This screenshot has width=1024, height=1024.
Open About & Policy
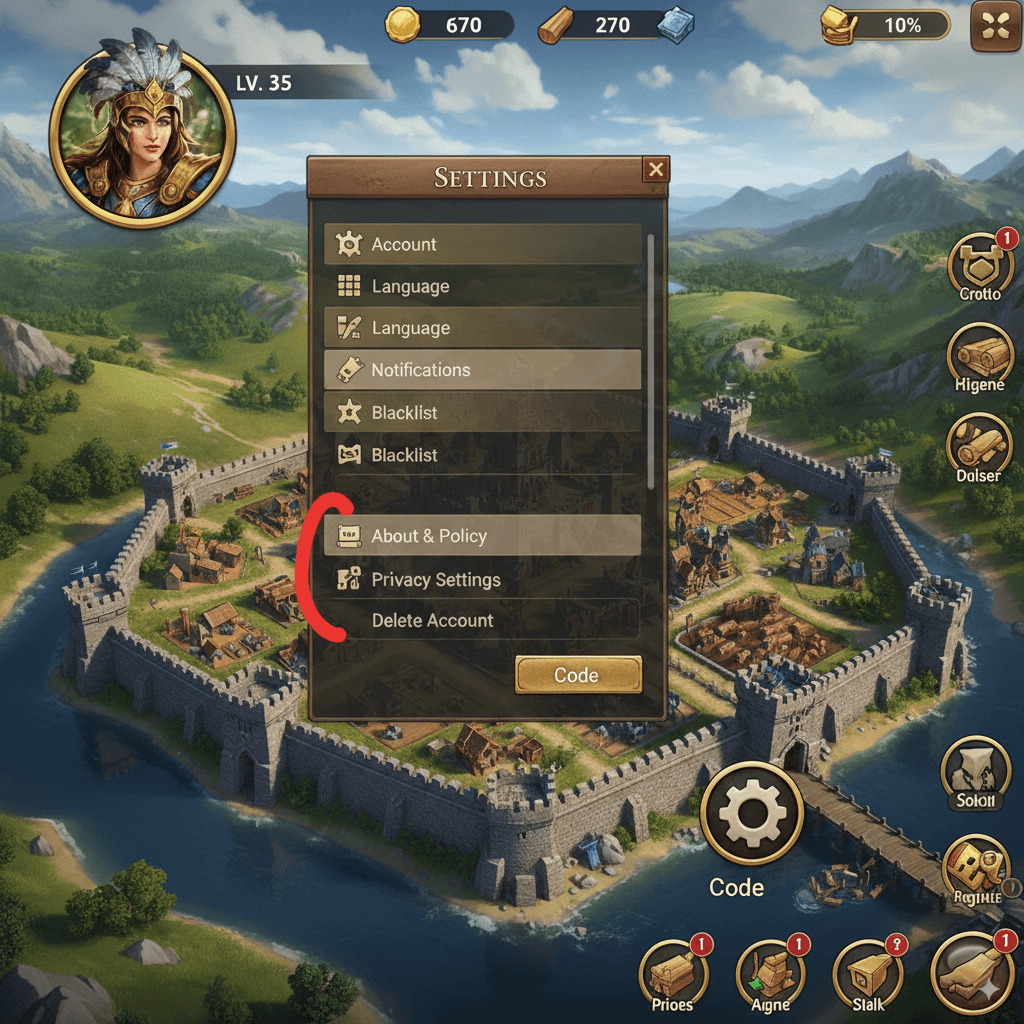[x=482, y=536]
